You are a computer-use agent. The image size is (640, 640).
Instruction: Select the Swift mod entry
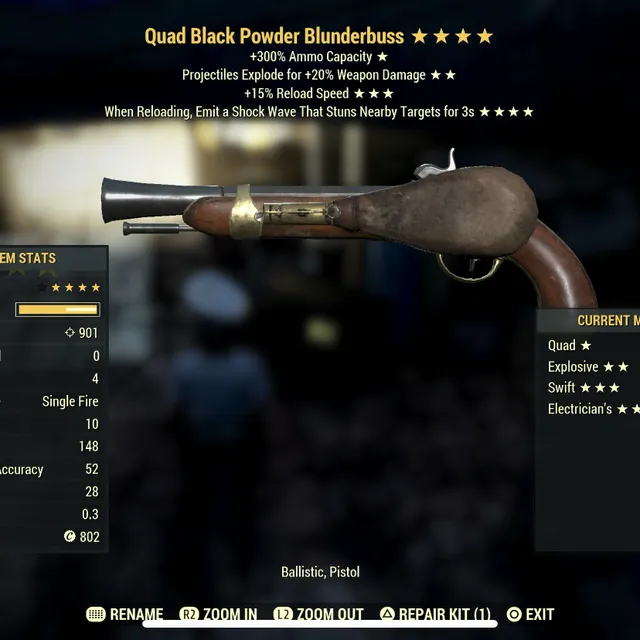point(584,388)
